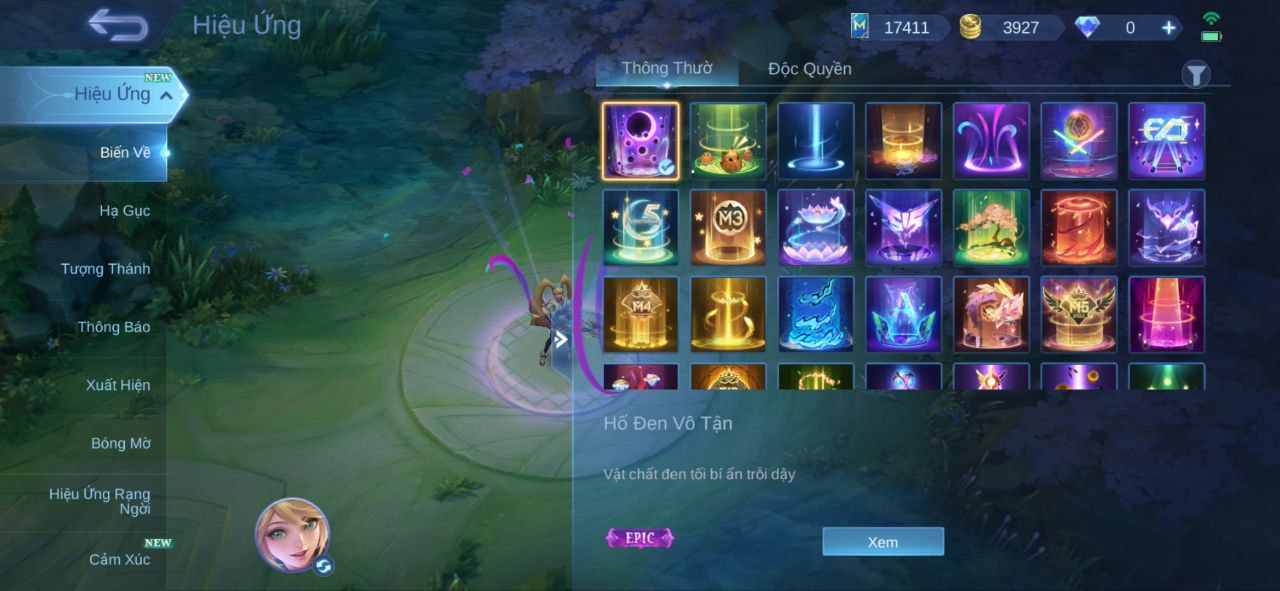Open the filter funnel icon
Screen dimensions: 1280x591
tap(1196, 75)
